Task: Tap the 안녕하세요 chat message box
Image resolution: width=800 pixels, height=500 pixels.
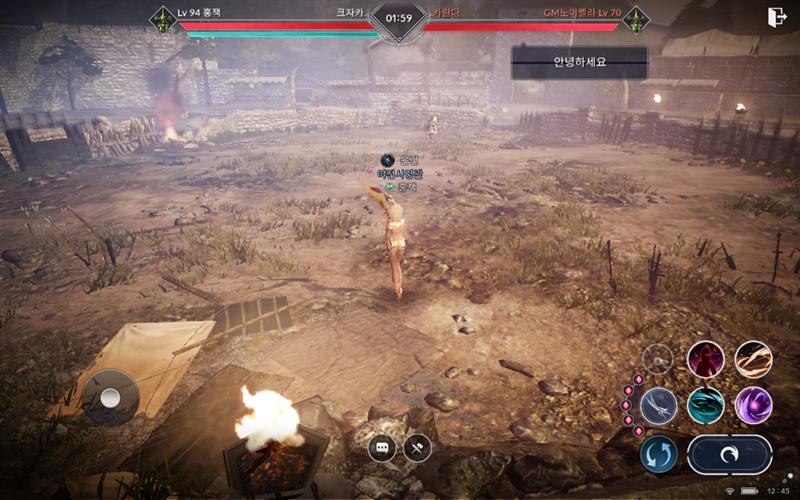Action: (x=580, y=62)
